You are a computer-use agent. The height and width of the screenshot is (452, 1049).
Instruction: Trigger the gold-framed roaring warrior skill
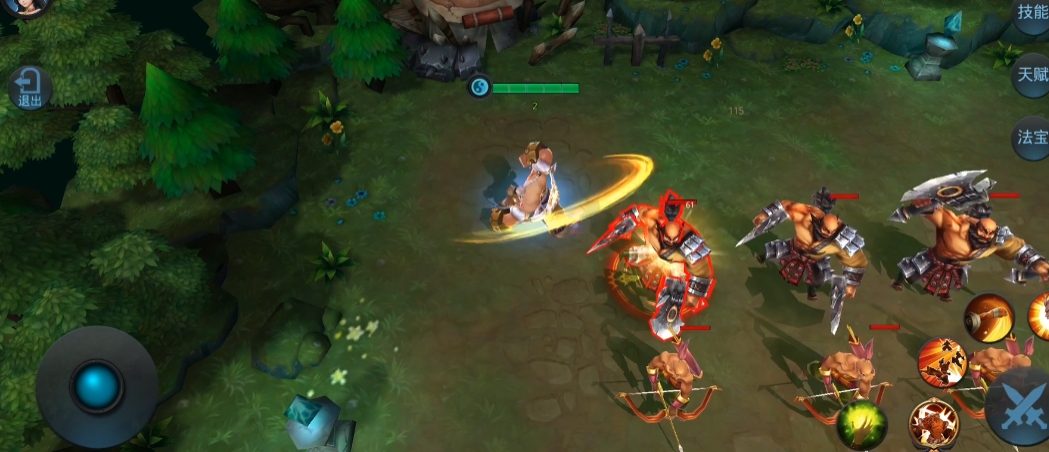(x=933, y=423)
